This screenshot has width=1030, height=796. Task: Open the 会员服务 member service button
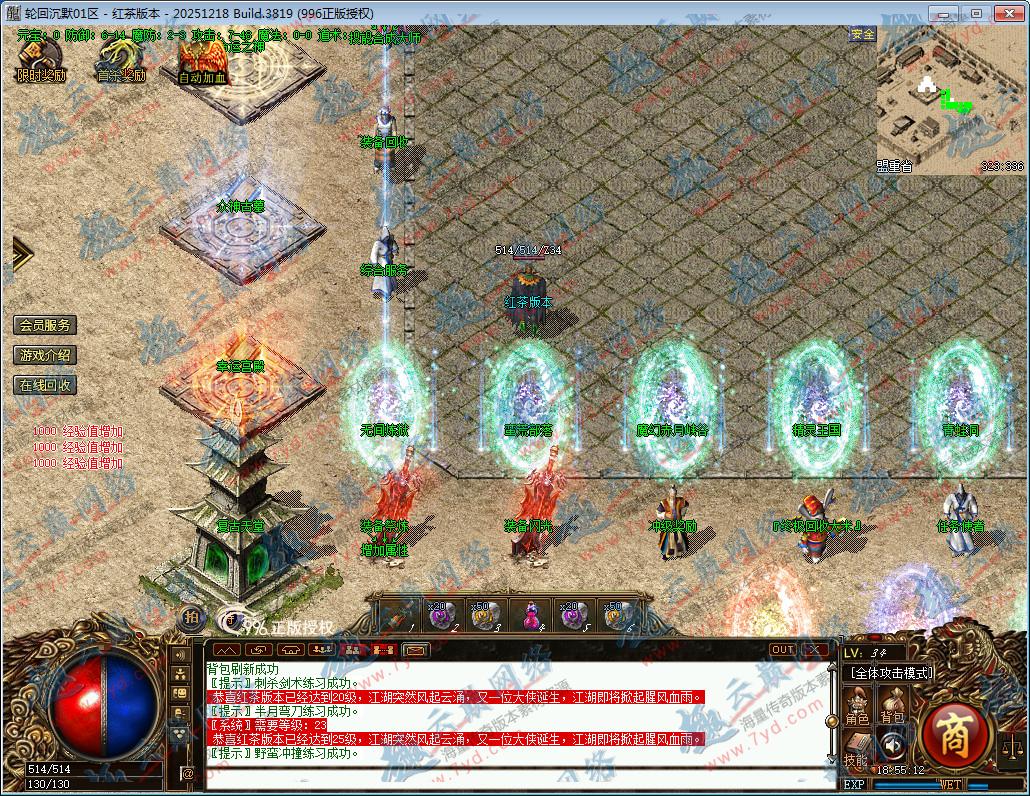click(45, 325)
